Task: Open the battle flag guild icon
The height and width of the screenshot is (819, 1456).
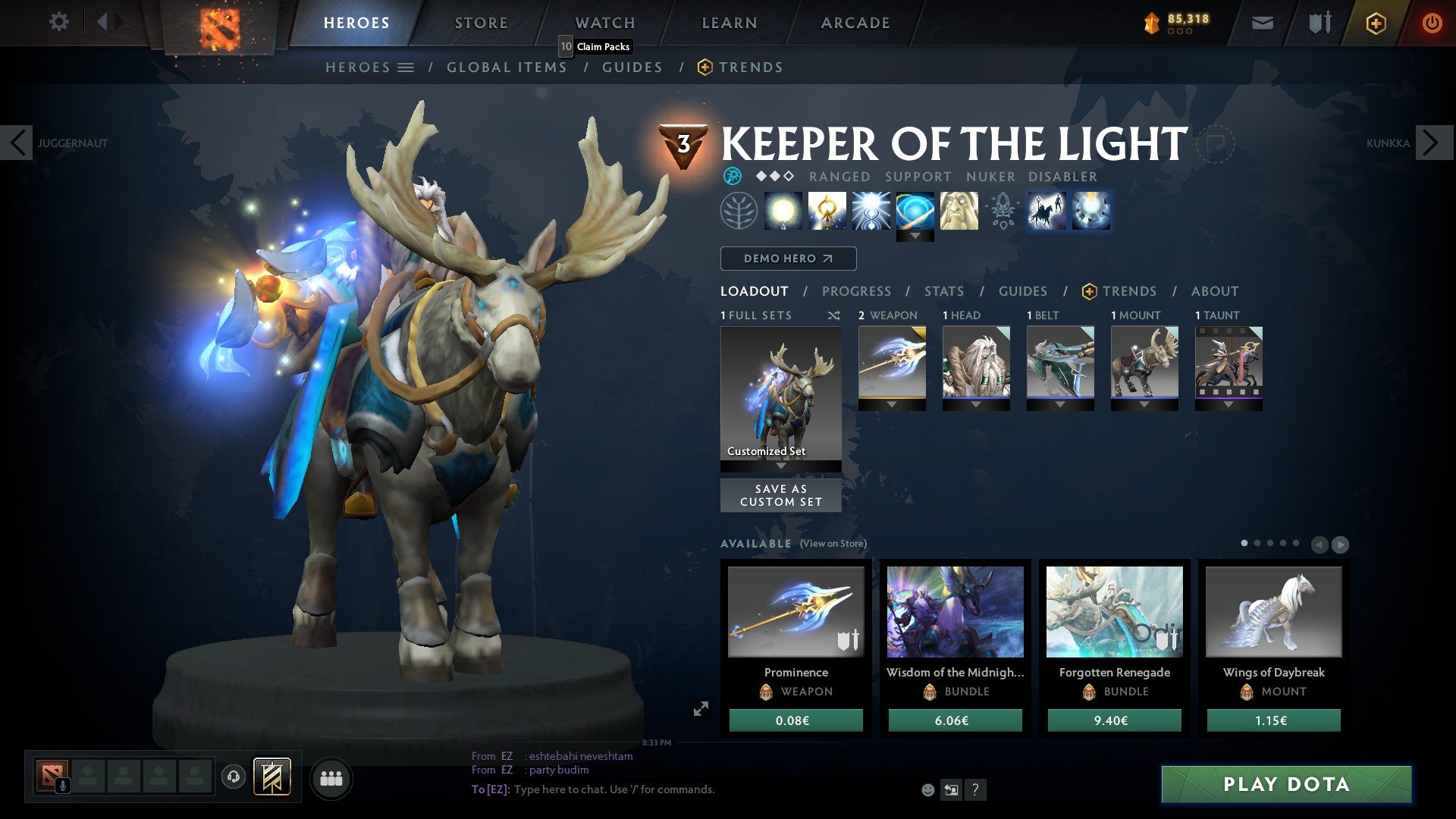Action: 270,777
